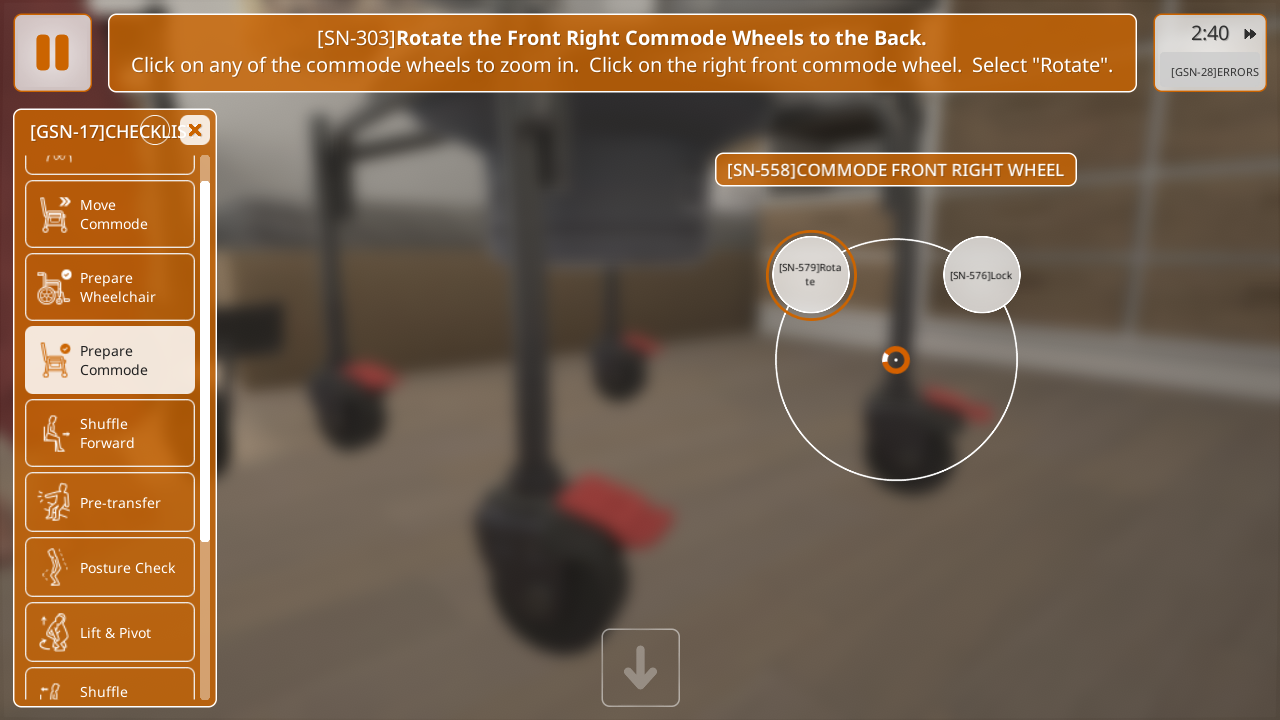This screenshot has width=1280, height=720.
Task: Open the Move Commode checklist step
Action: click(x=110, y=214)
